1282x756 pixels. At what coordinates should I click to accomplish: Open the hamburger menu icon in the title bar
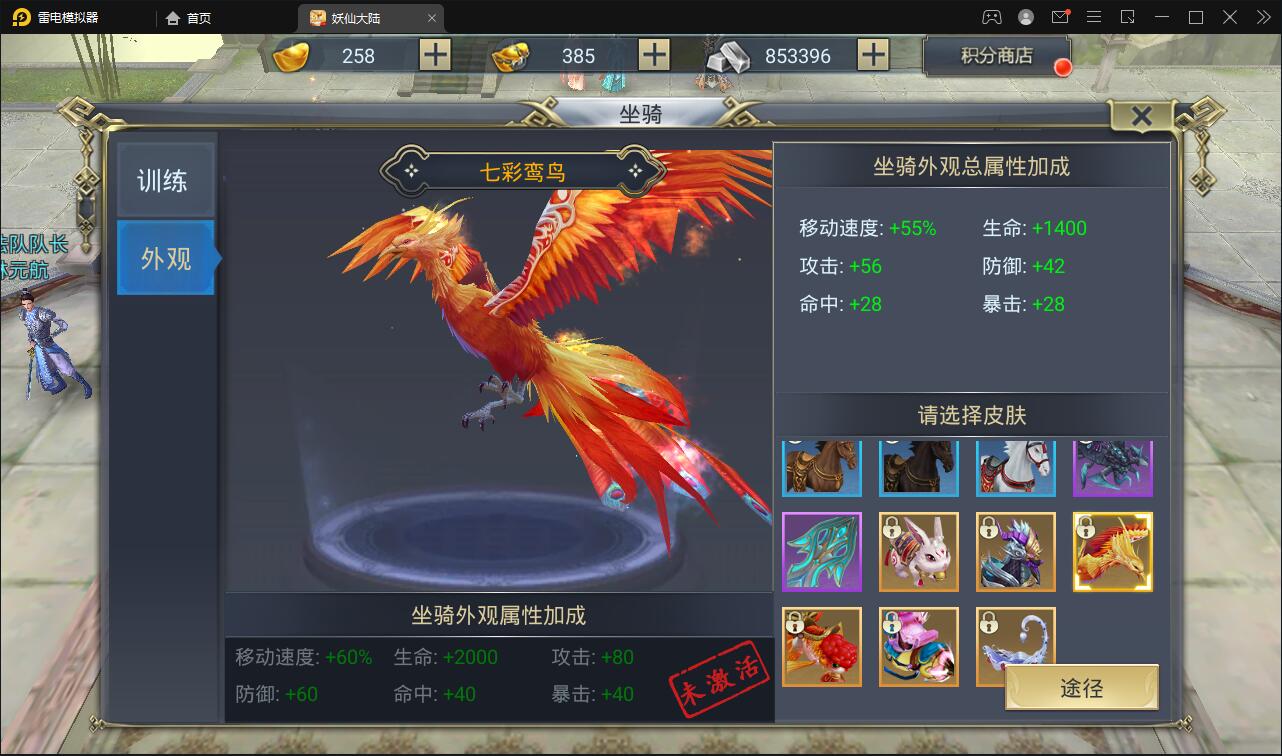coord(1094,16)
